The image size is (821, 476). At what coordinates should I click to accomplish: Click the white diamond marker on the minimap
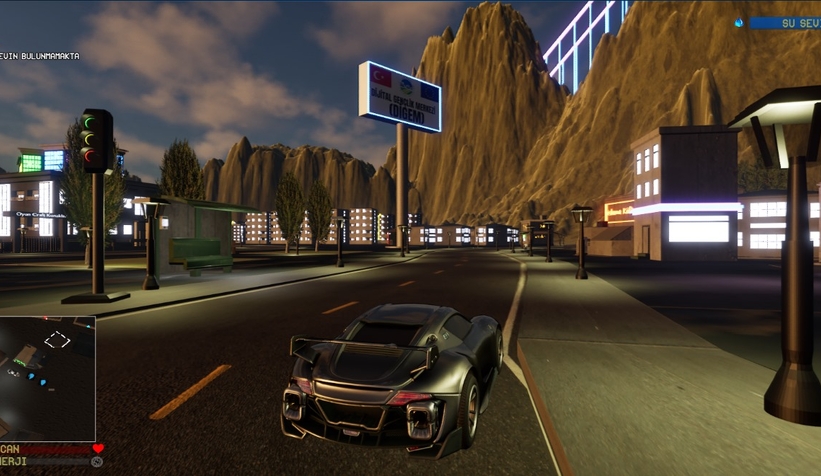pyautogui.click(x=57, y=340)
